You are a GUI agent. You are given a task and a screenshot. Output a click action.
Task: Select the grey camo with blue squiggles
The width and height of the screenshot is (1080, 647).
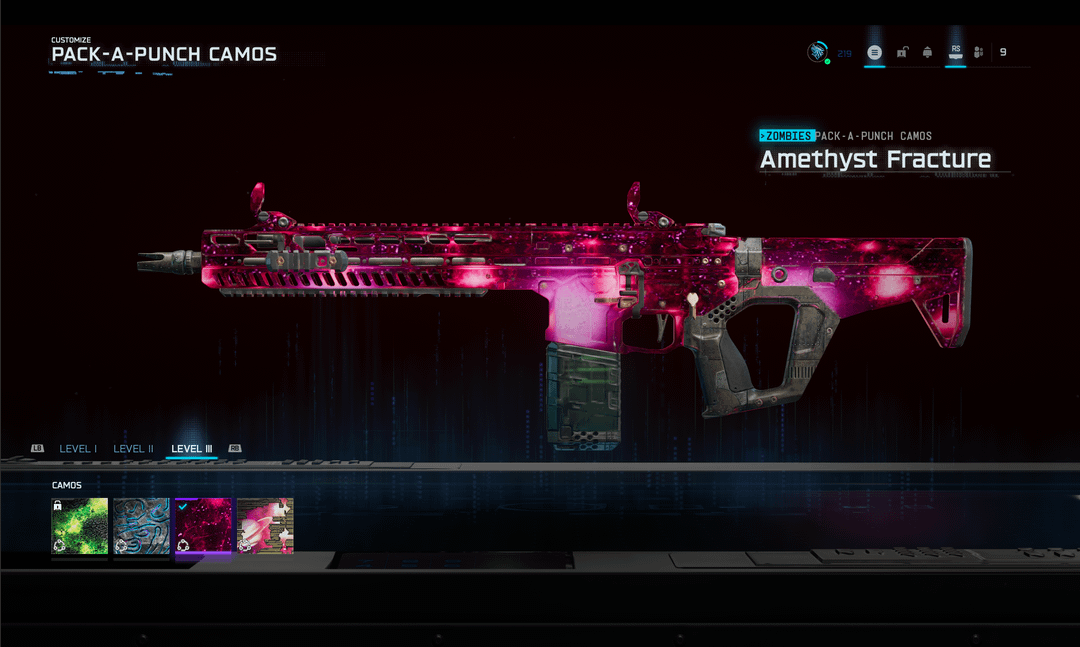pos(142,526)
